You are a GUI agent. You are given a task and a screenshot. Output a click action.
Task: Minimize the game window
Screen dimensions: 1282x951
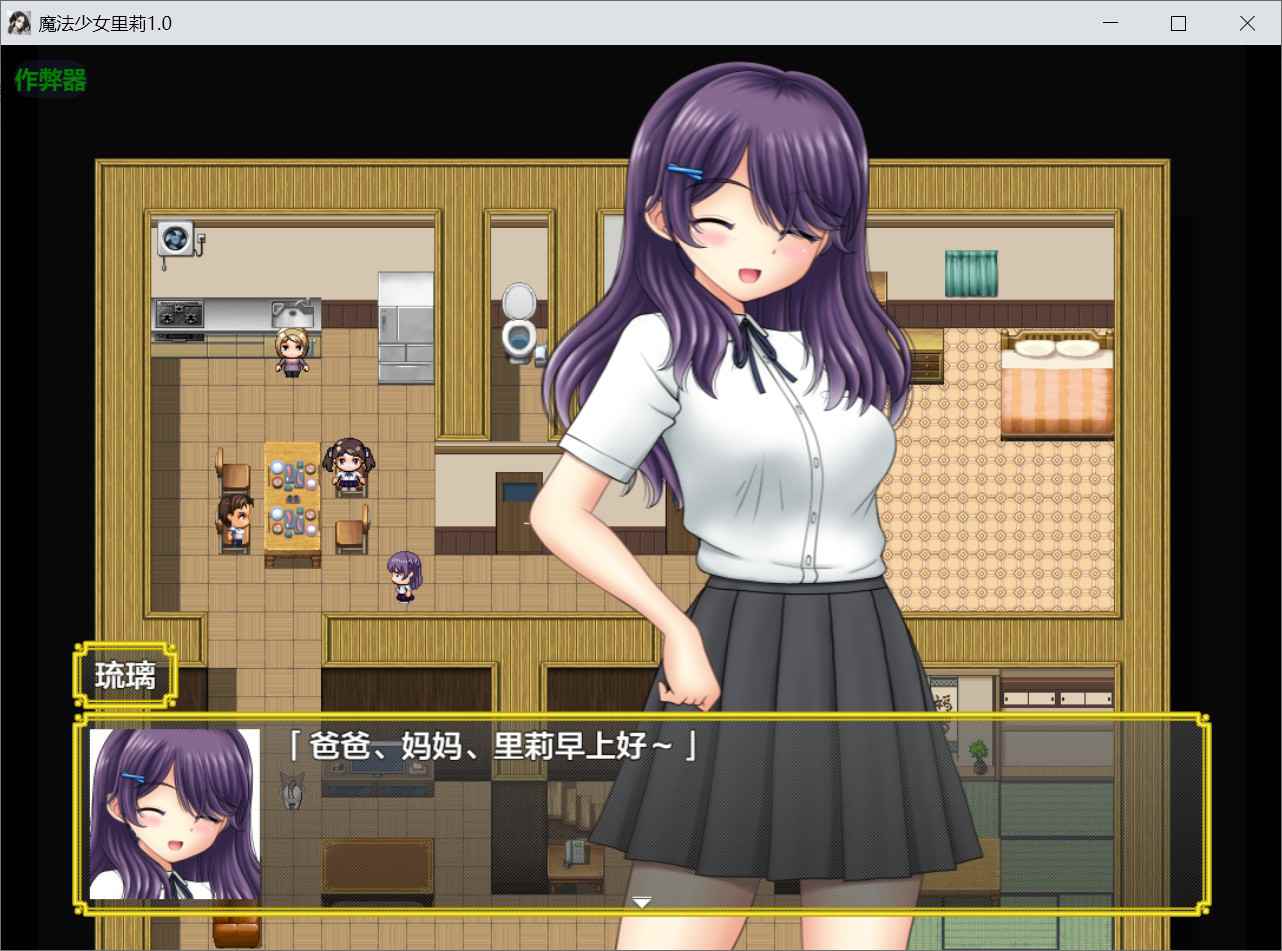pyautogui.click(x=1110, y=24)
